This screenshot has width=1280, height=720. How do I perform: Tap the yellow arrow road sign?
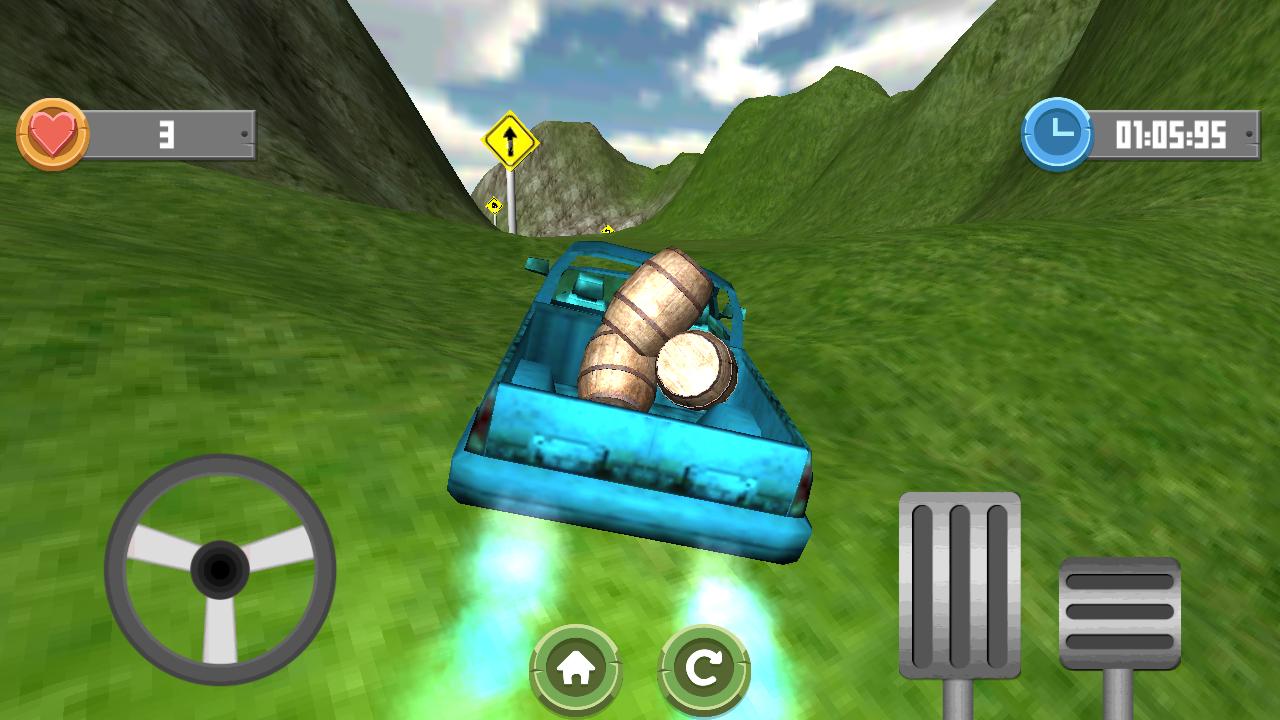point(511,140)
